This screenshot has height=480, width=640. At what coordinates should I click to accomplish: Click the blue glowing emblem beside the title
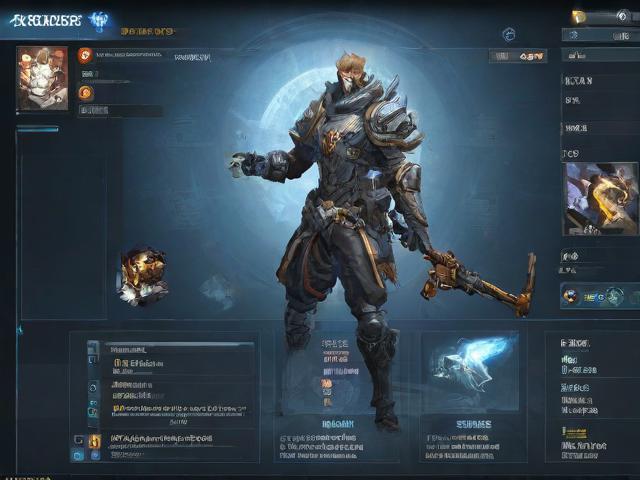(x=99, y=21)
